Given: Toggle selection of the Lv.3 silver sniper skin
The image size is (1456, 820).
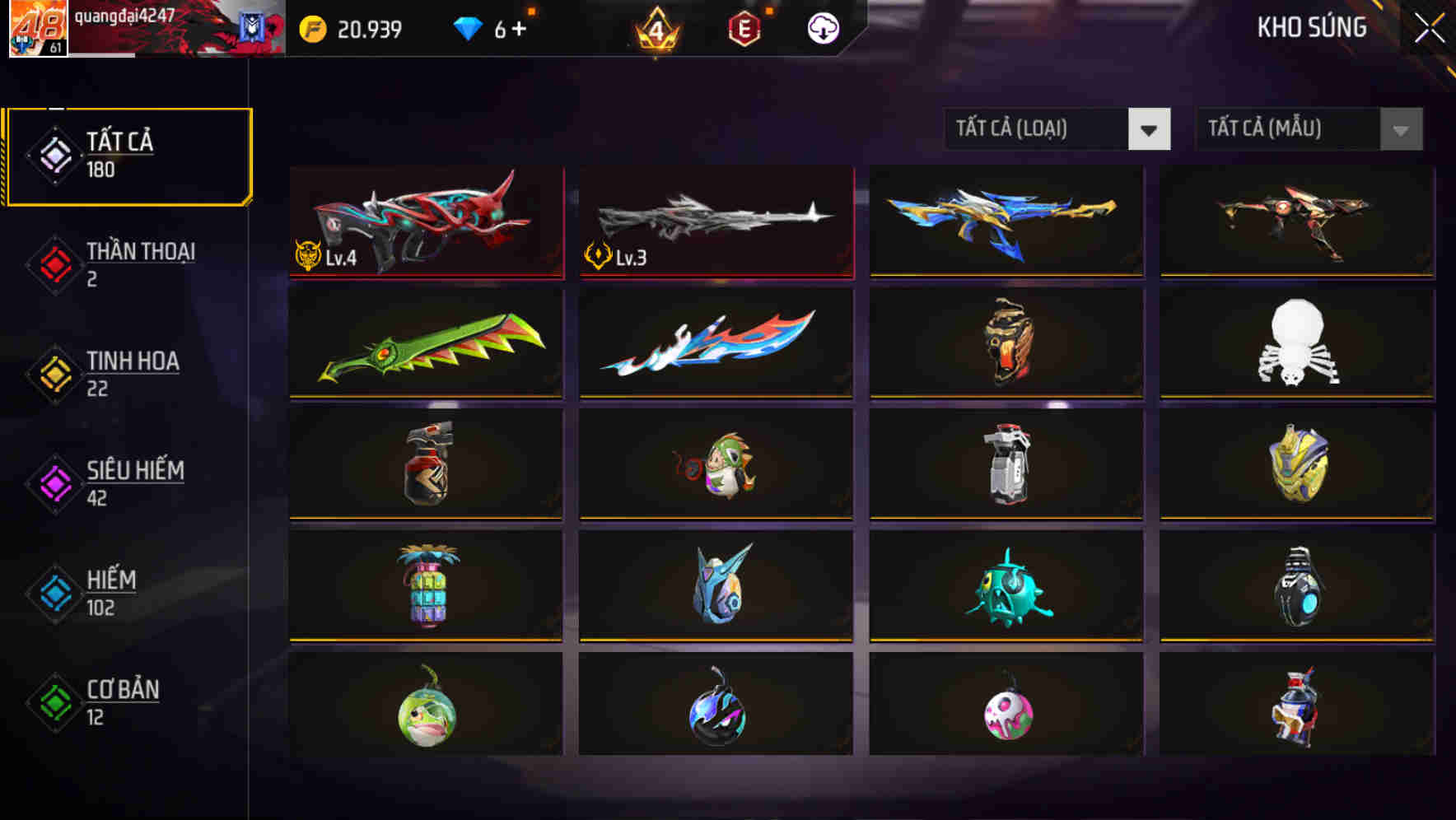Looking at the screenshot, I should pos(715,222).
